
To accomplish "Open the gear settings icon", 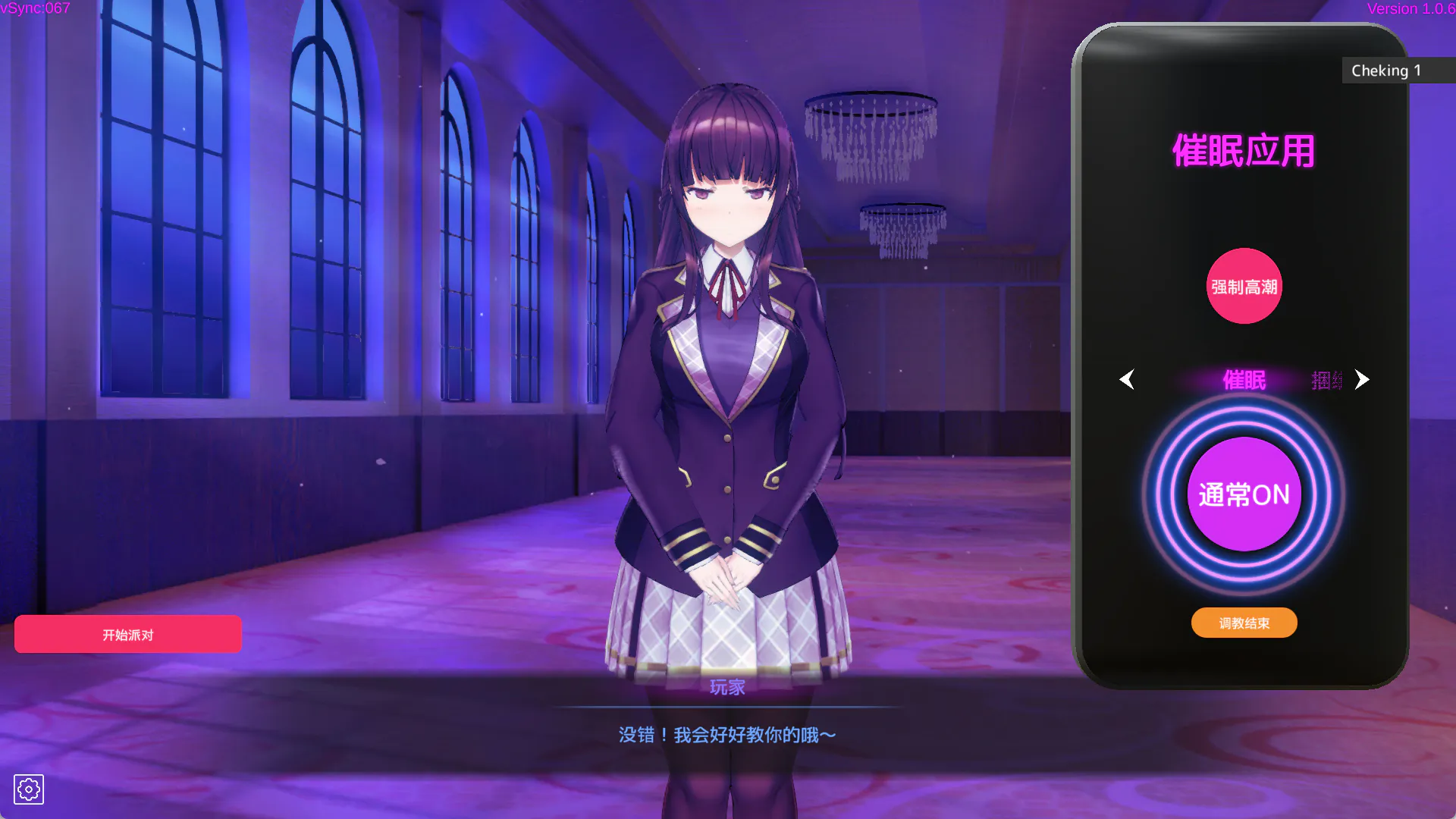I will (x=29, y=789).
